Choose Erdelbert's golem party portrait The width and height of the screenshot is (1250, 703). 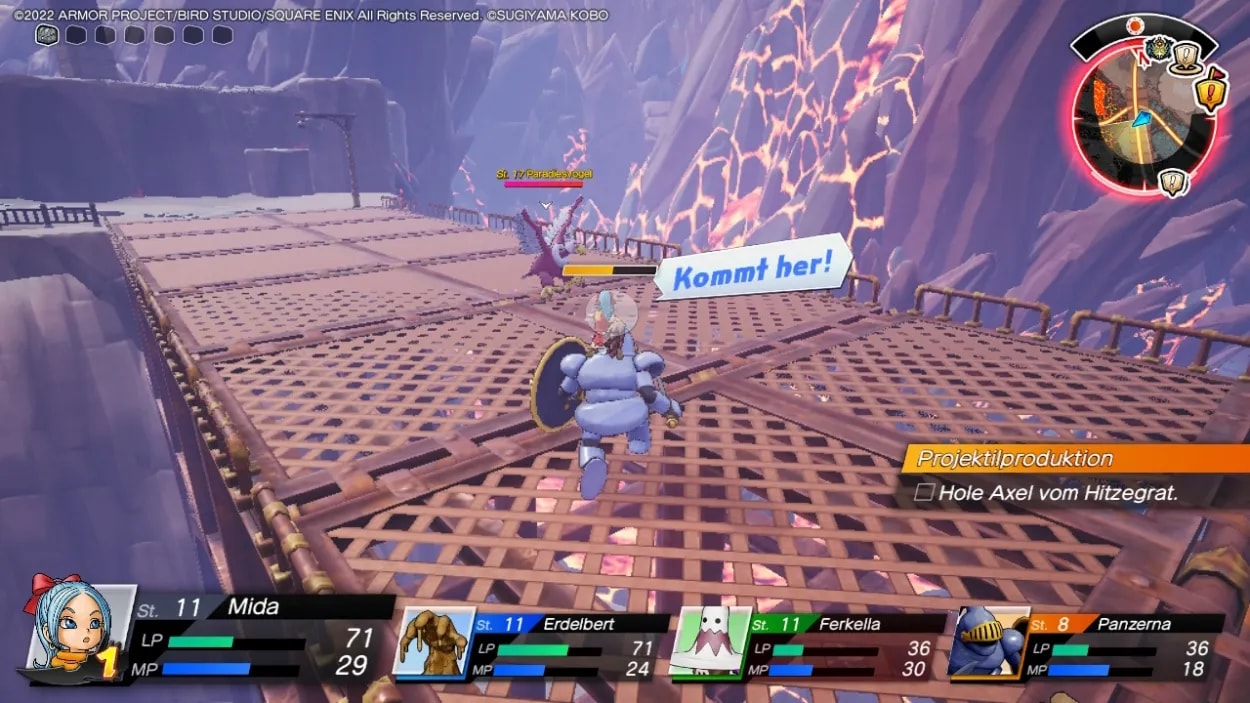(435, 643)
